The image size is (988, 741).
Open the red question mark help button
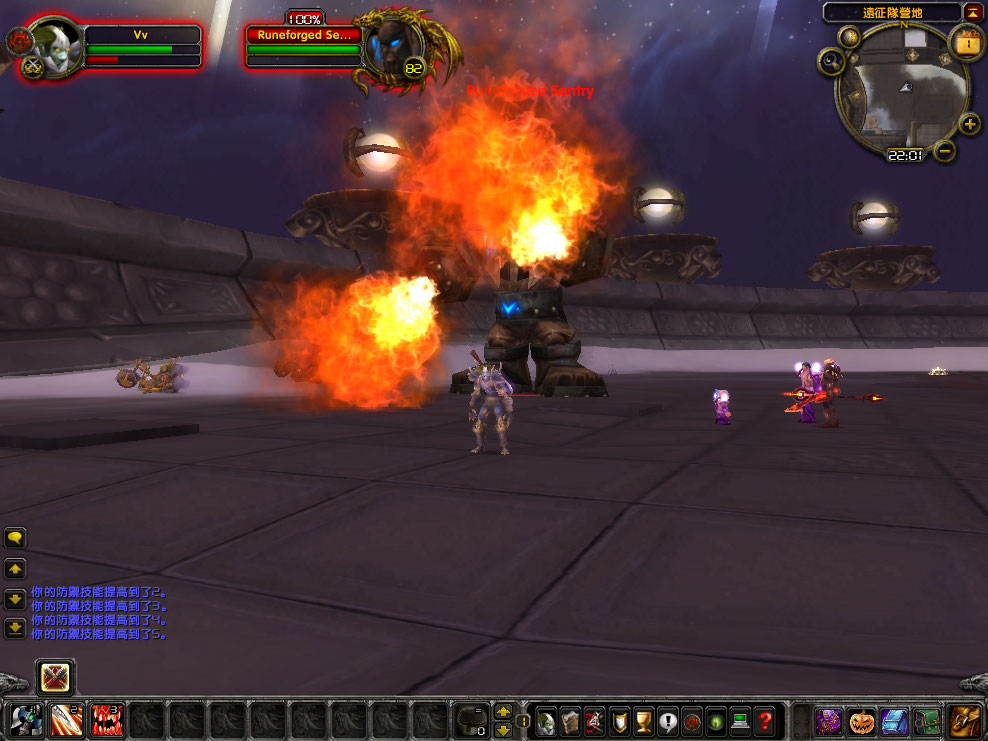(x=765, y=720)
